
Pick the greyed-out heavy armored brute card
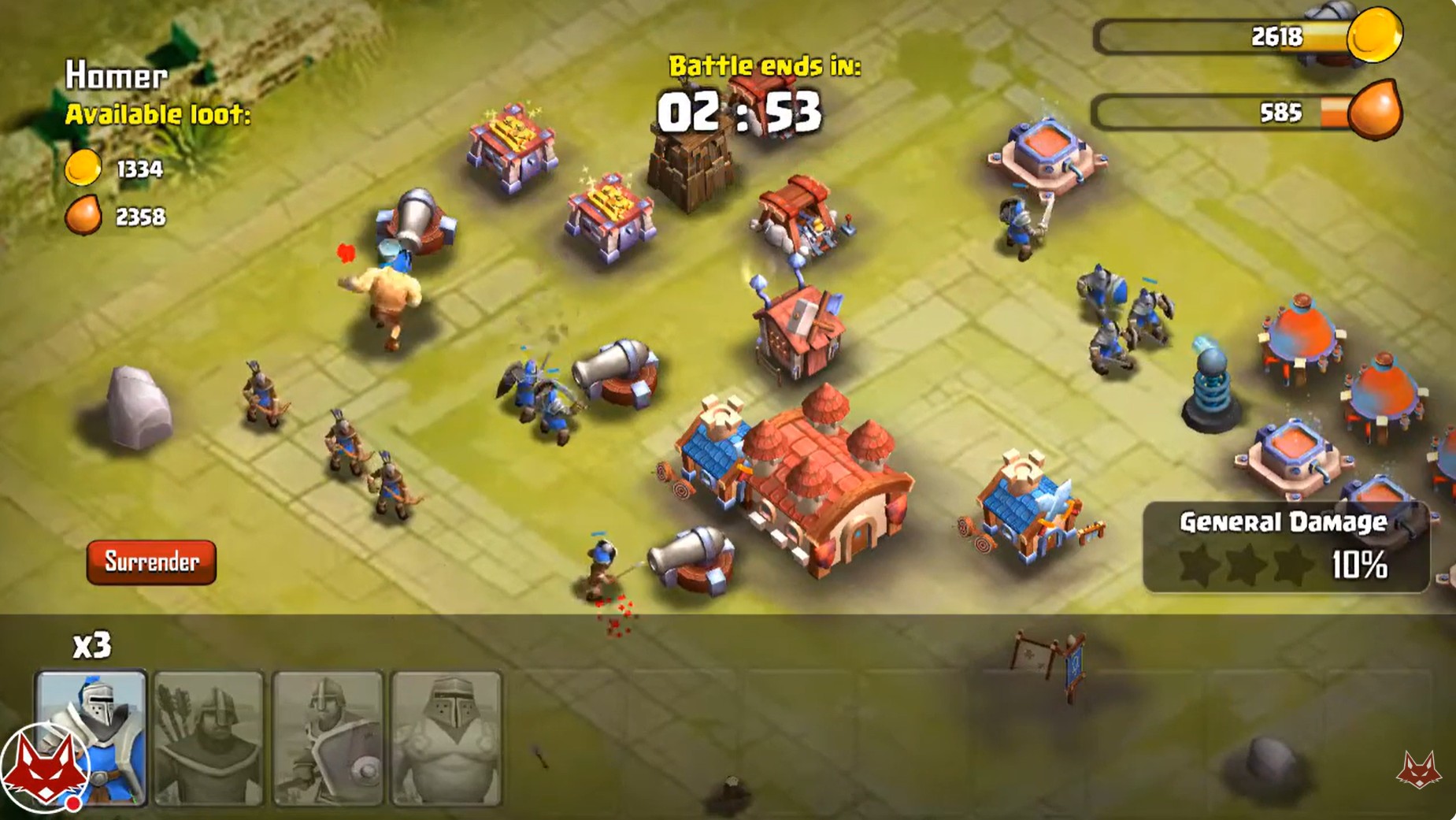[x=446, y=738]
